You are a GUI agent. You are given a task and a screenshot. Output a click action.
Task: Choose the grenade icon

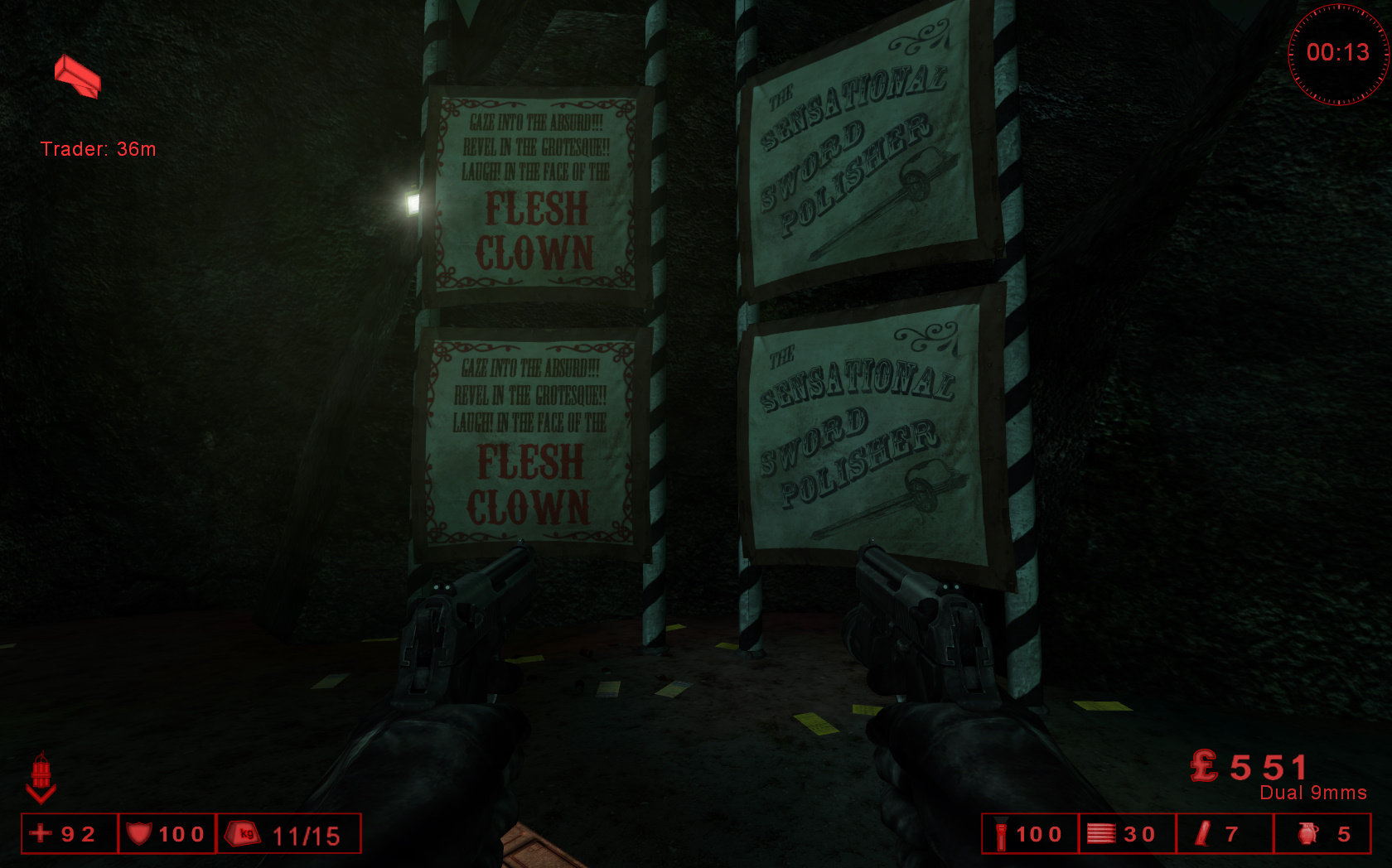coord(1307,833)
